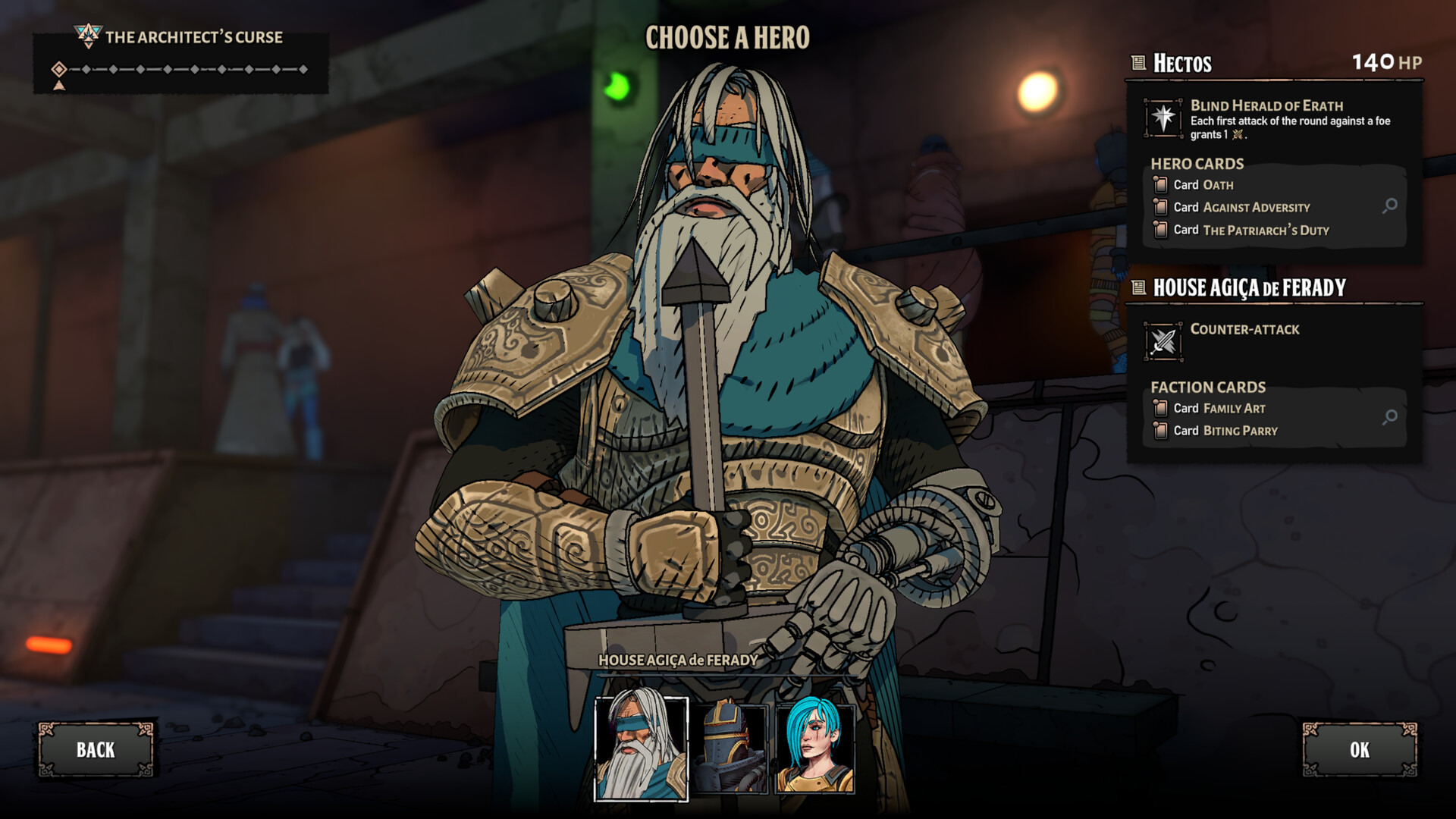Click the Counter-attack crossed swords icon

[x=1163, y=340]
